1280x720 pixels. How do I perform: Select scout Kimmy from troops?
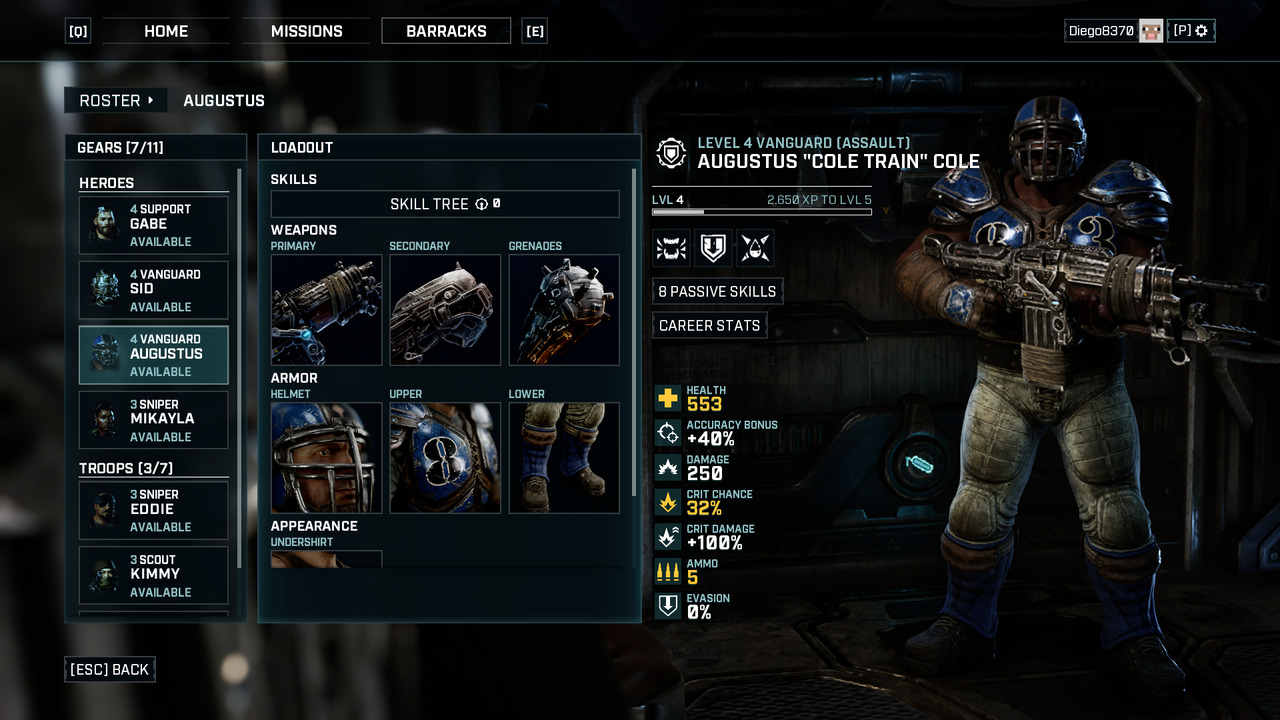(154, 575)
